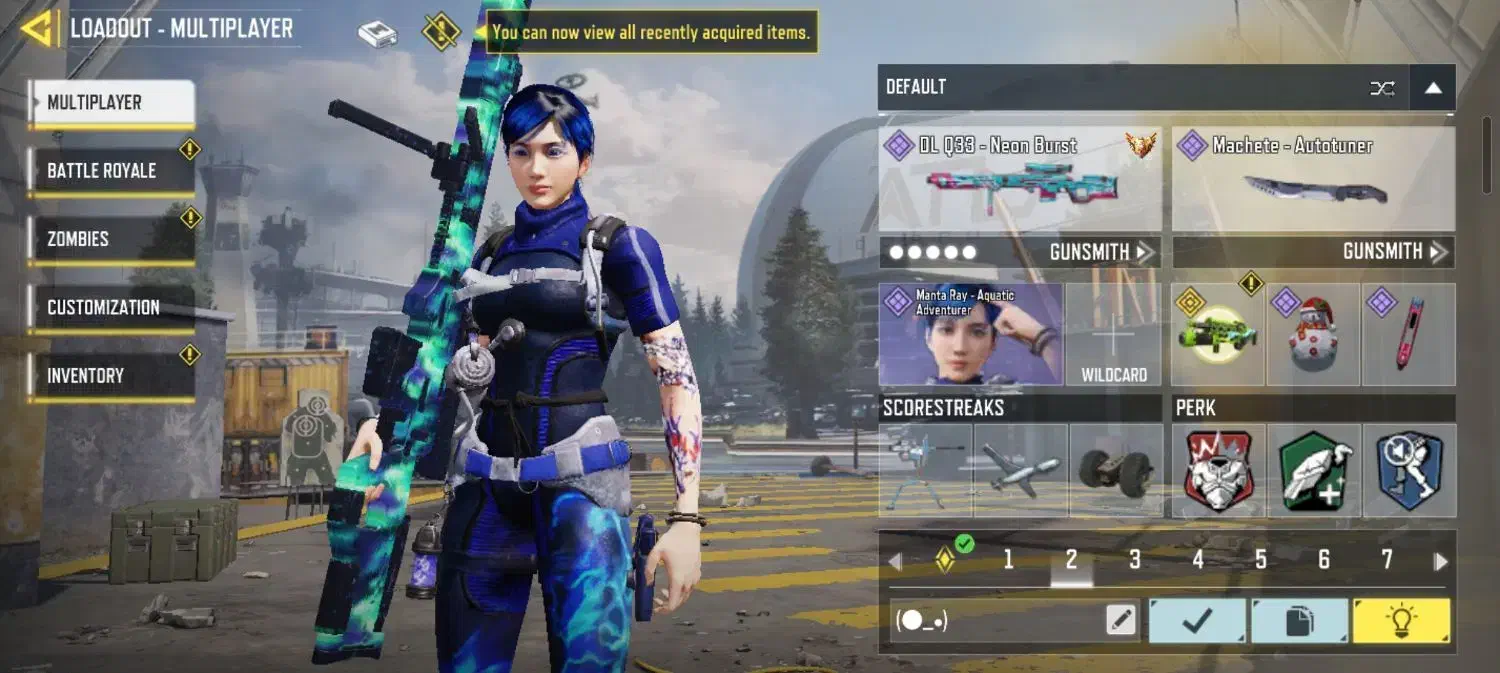Viewport: 1500px width, 673px height.
Task: Choose the red skull perk
Action: 1218,471
